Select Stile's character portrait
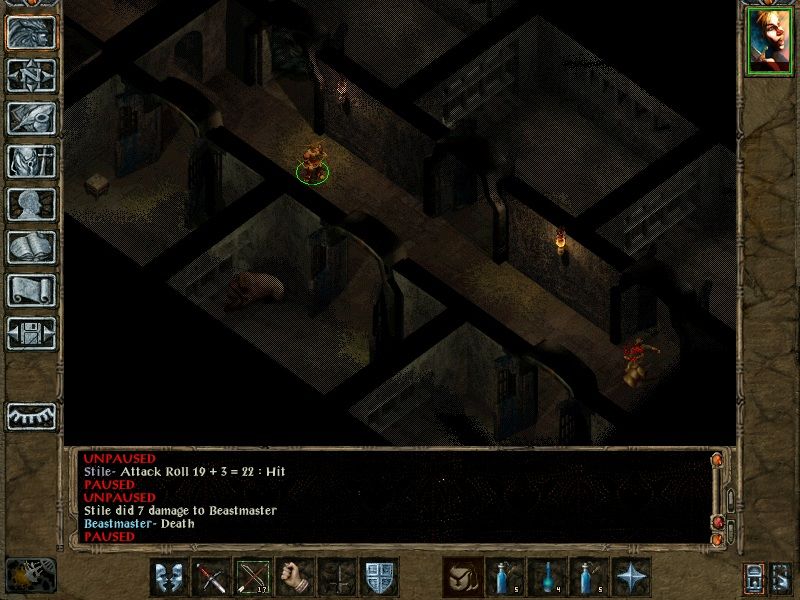 (768, 41)
